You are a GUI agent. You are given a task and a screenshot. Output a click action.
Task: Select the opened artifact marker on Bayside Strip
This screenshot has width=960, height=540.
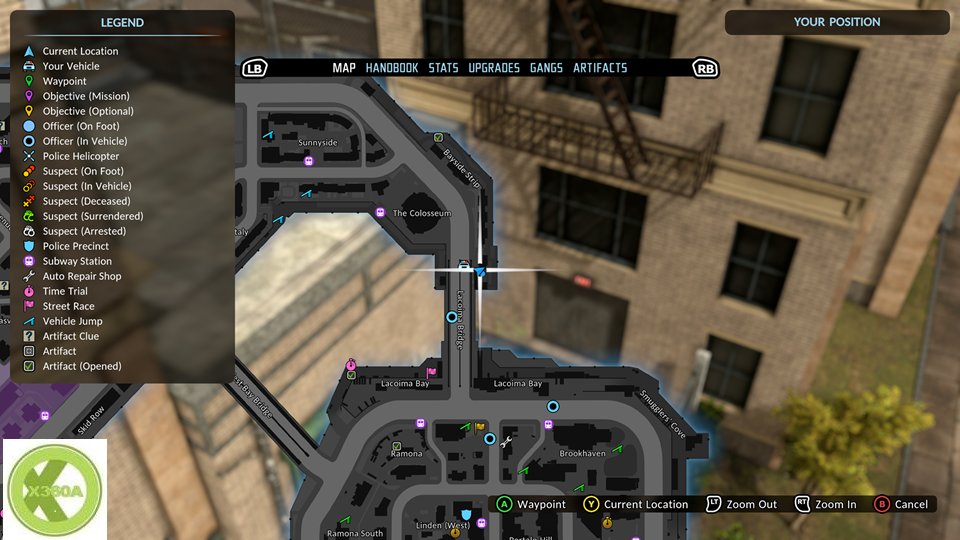438,137
